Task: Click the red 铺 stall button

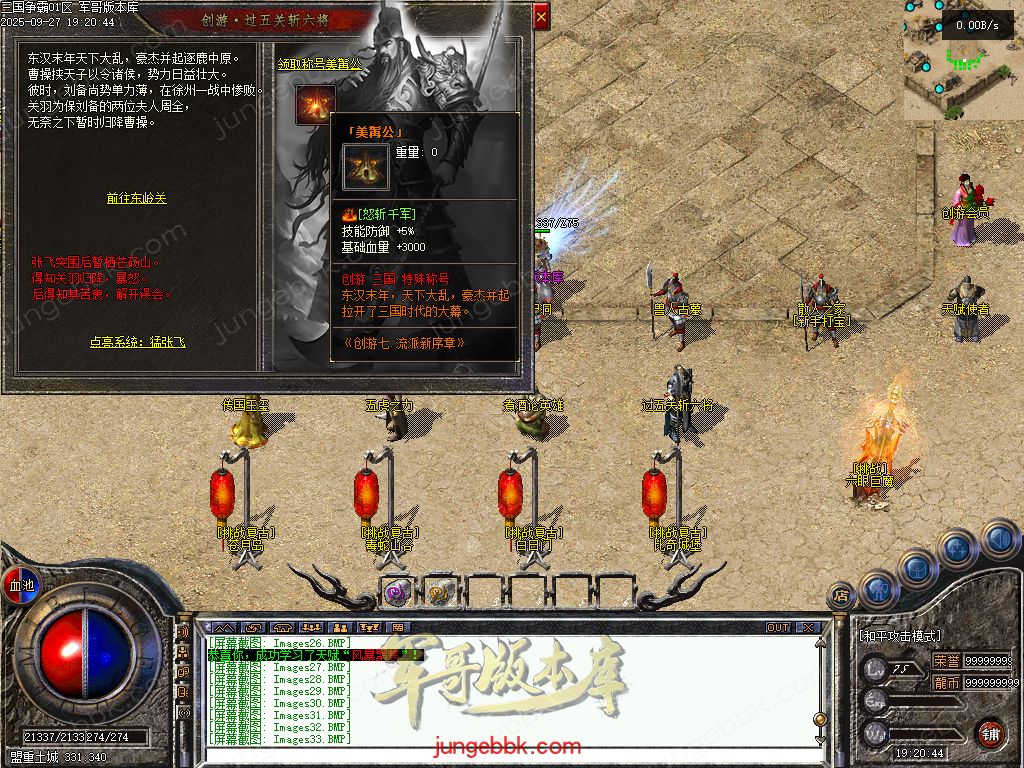Action: pyautogui.click(x=990, y=732)
